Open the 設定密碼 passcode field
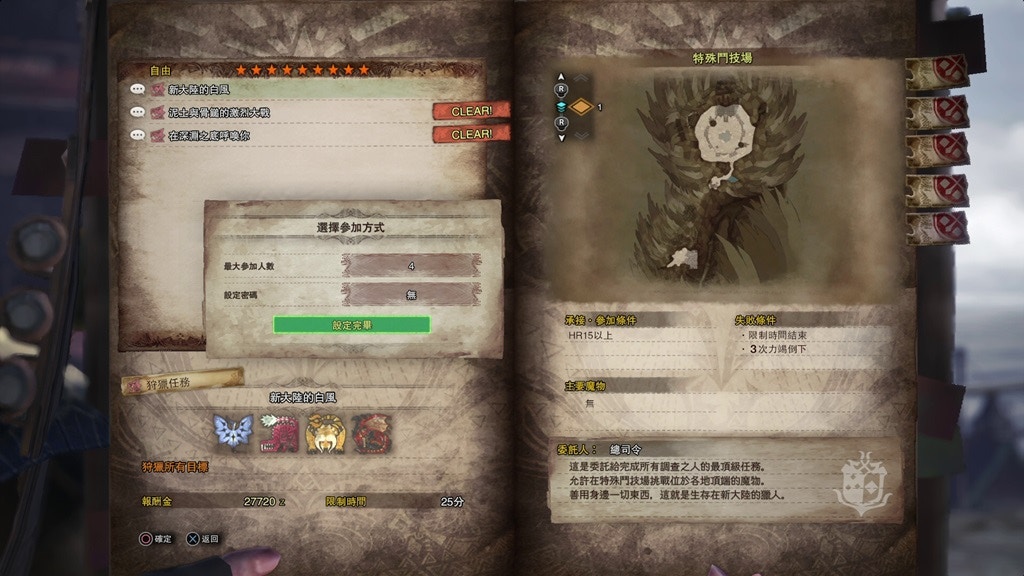The width and height of the screenshot is (1024, 576). pyautogui.click(x=411, y=295)
